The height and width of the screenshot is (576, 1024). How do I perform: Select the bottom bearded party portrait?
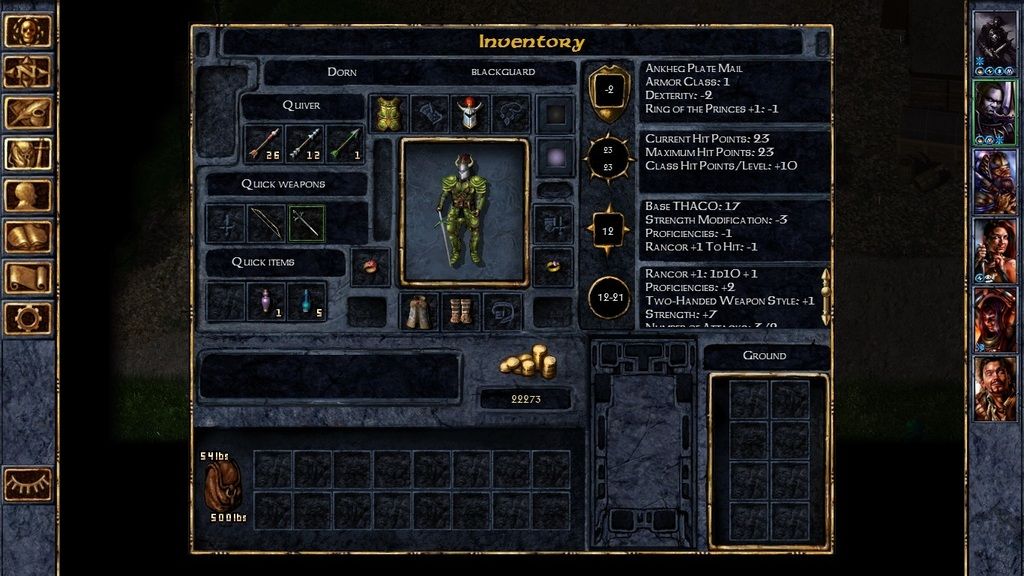point(994,386)
